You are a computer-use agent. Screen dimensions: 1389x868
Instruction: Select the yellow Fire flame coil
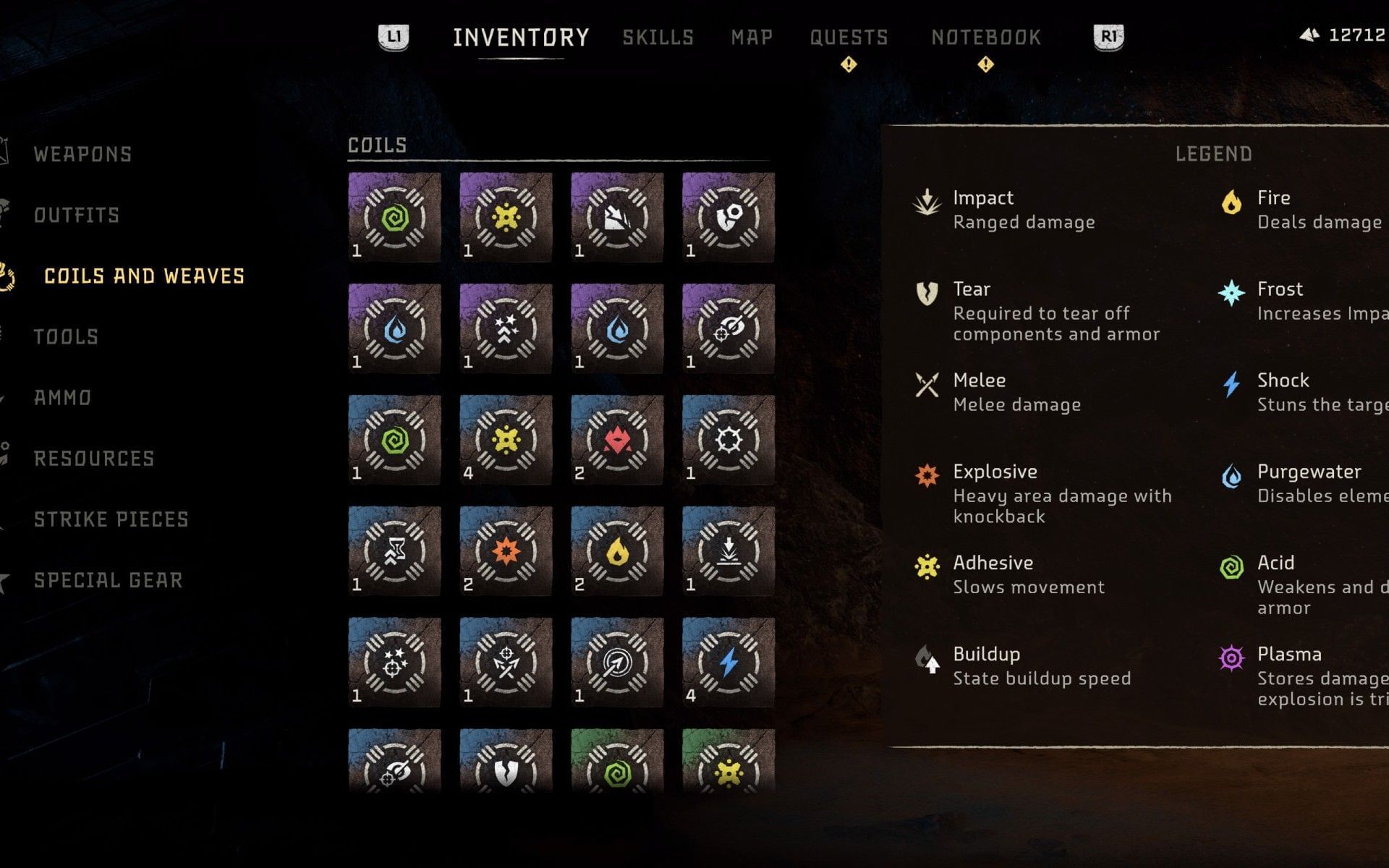[x=617, y=550]
